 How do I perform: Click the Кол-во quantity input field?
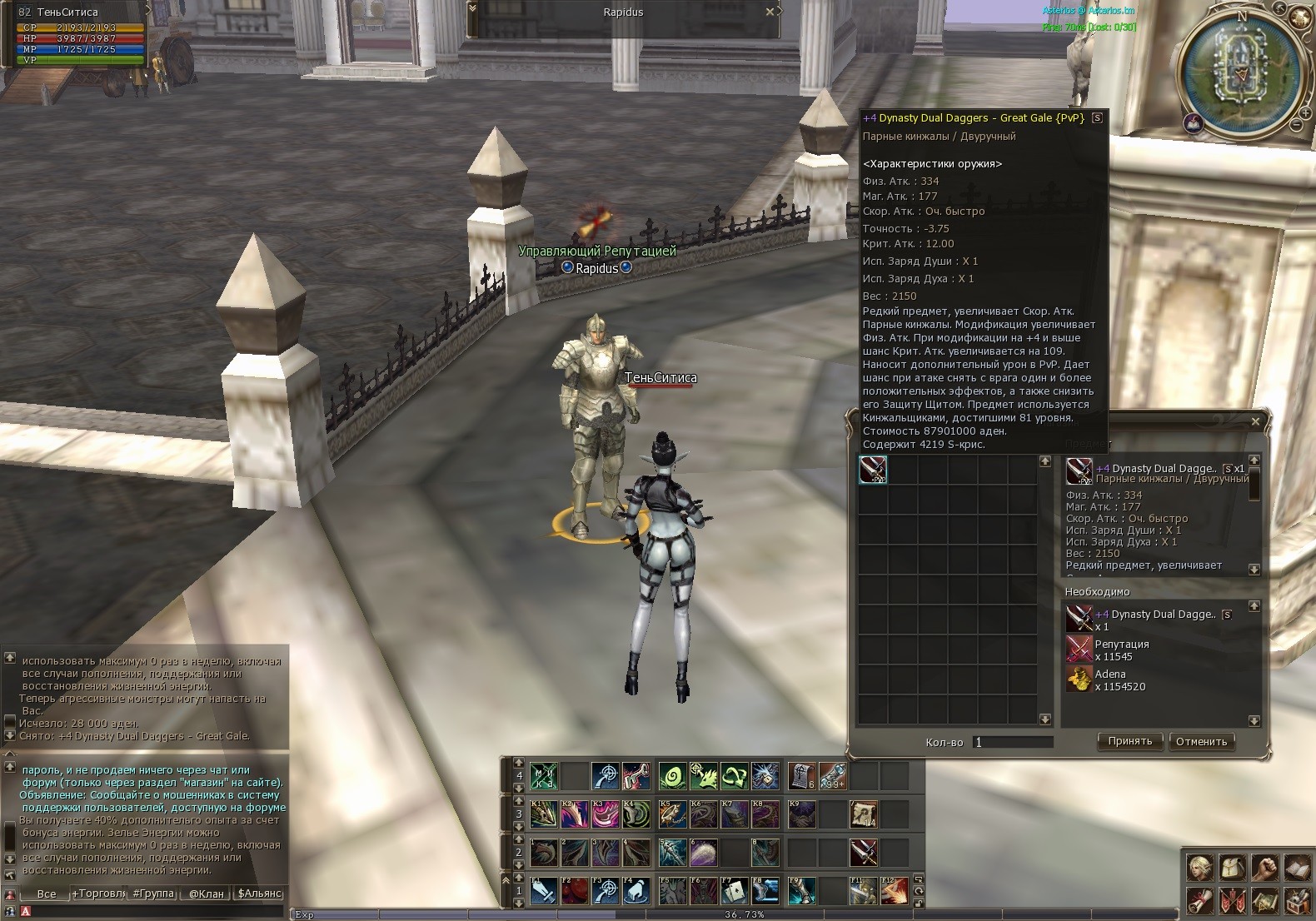[1013, 742]
